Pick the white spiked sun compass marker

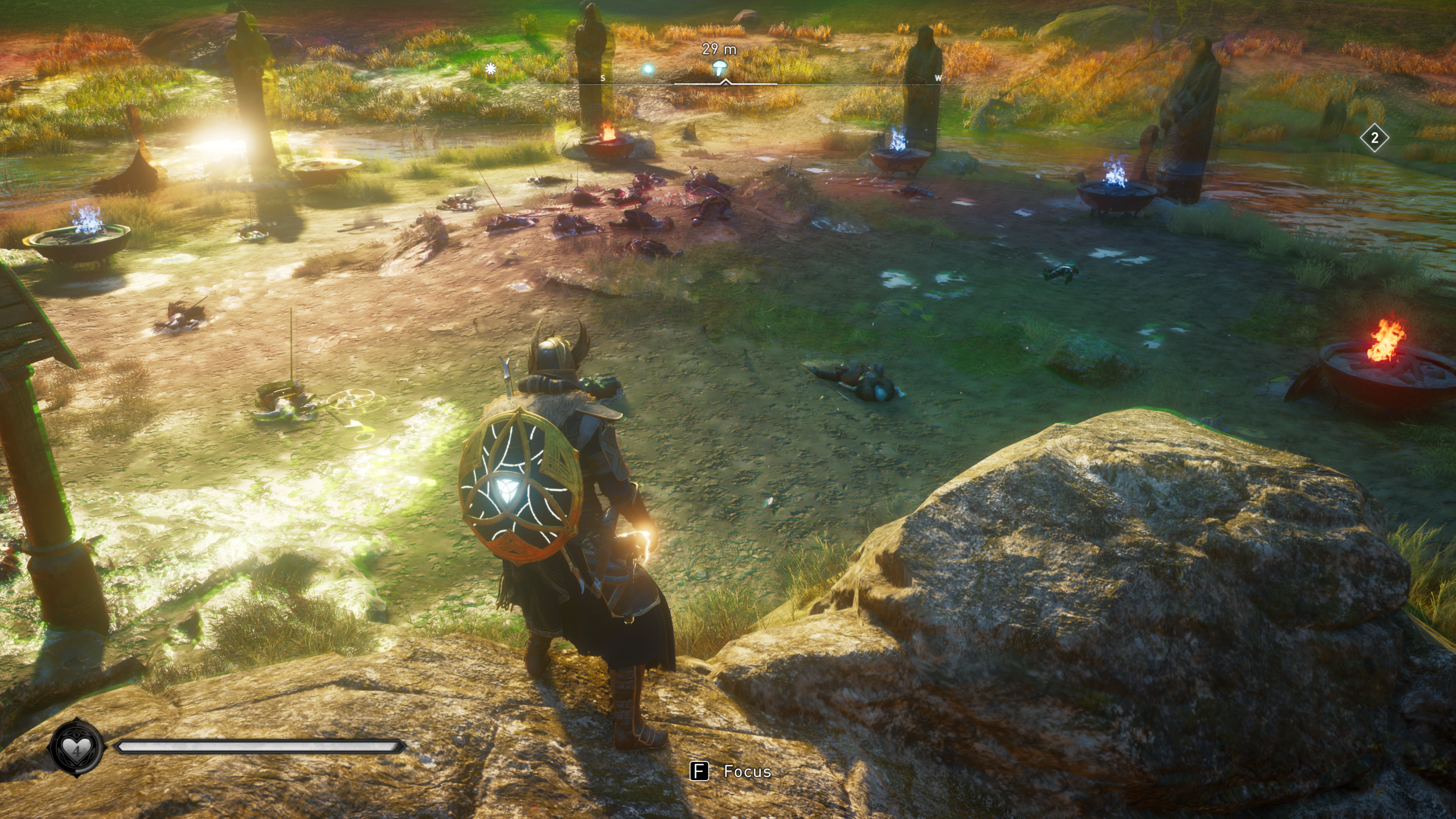point(491,68)
